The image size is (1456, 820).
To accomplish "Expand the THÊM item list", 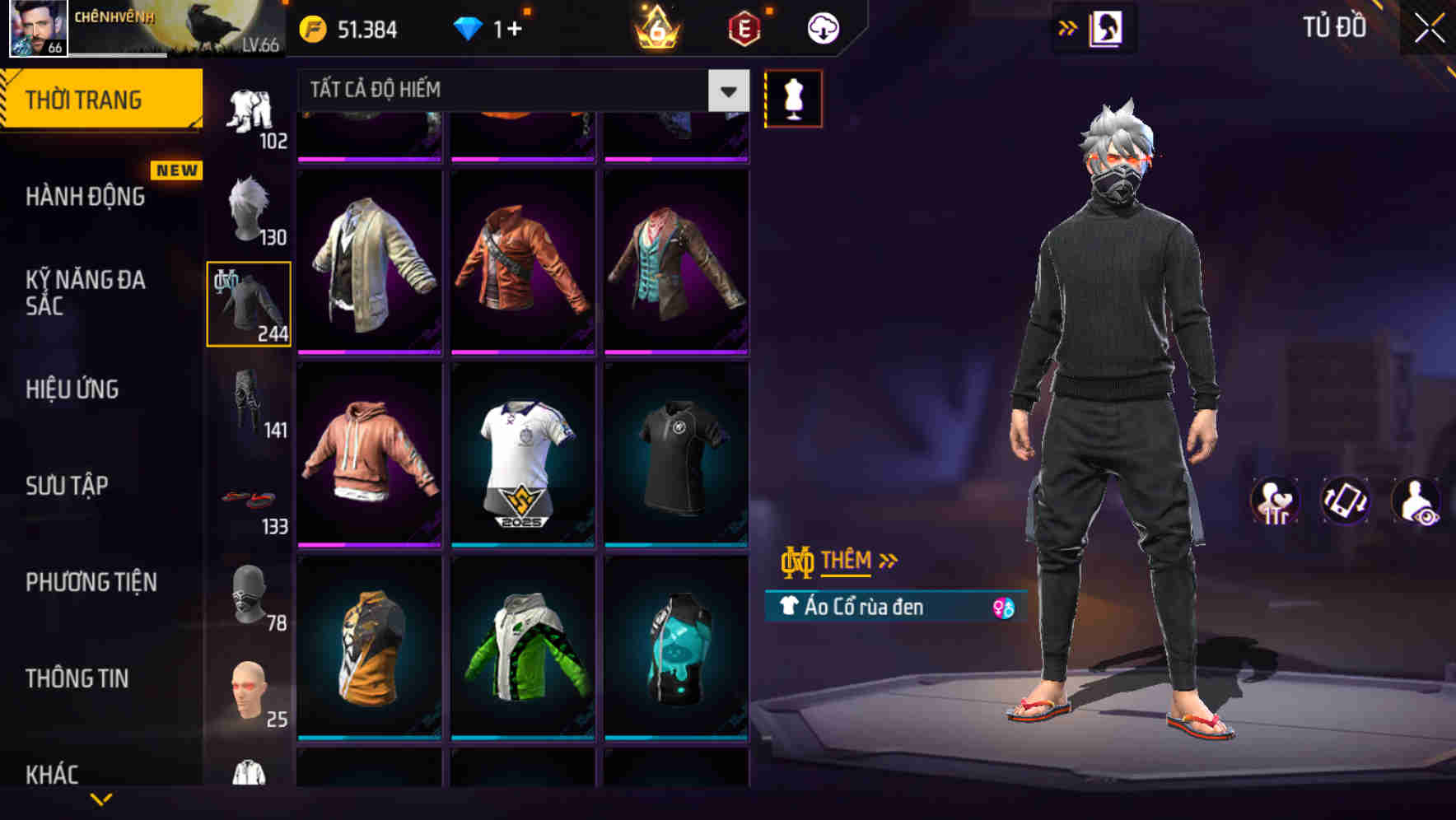I will (x=850, y=560).
